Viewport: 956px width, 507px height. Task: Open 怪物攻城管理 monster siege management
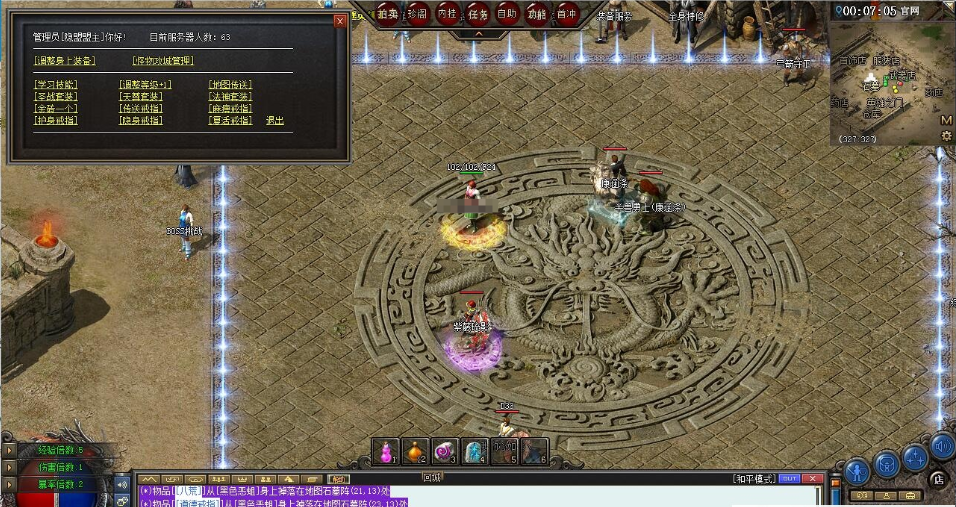pos(163,61)
